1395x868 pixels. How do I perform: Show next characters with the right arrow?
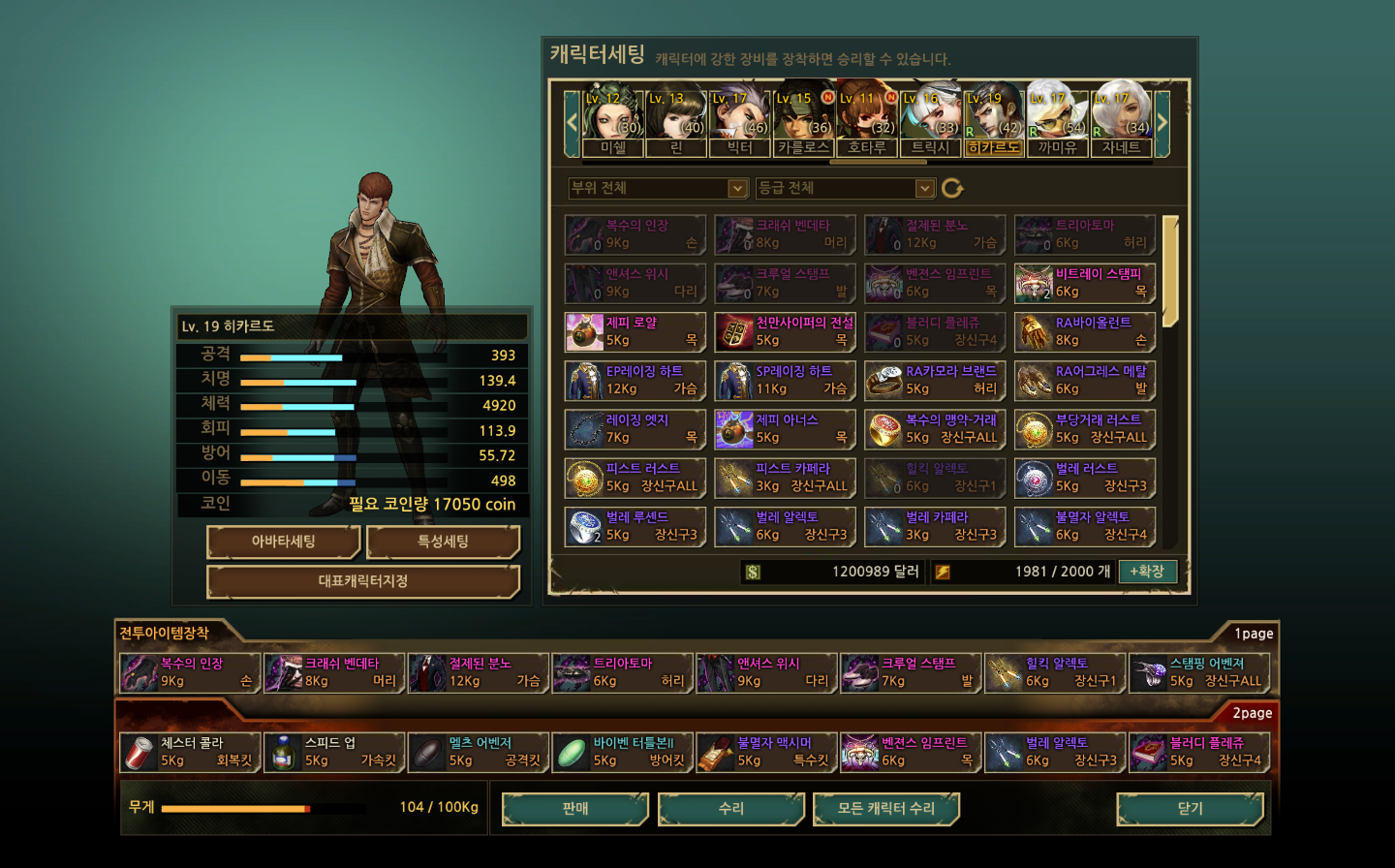(1162, 122)
